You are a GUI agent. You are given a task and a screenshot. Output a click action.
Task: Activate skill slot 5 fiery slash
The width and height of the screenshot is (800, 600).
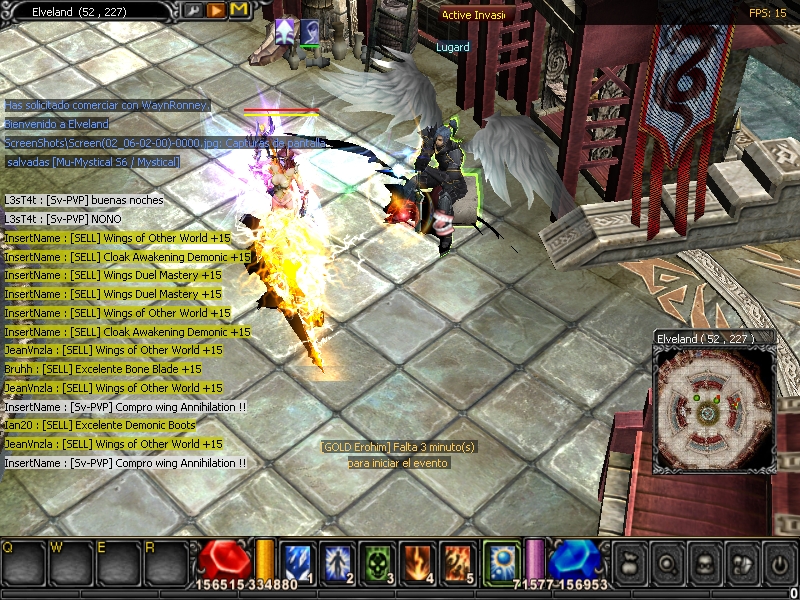456,561
